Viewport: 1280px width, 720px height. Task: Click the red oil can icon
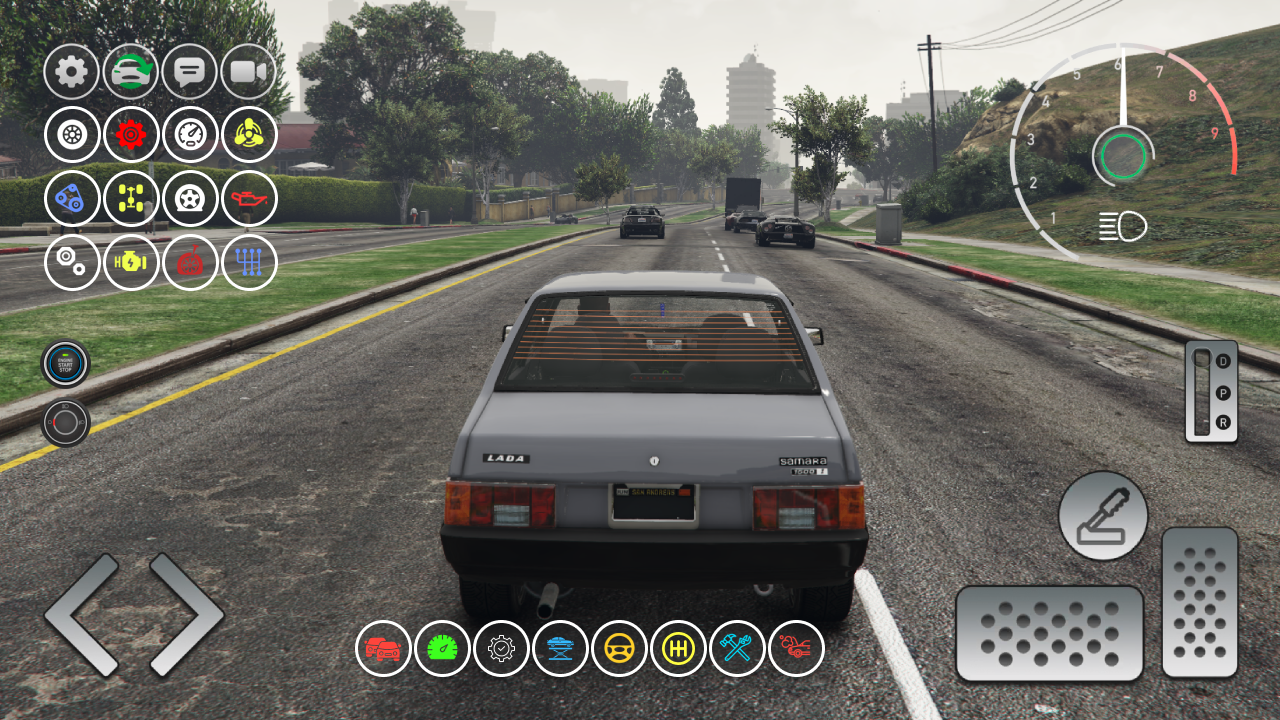point(249,199)
